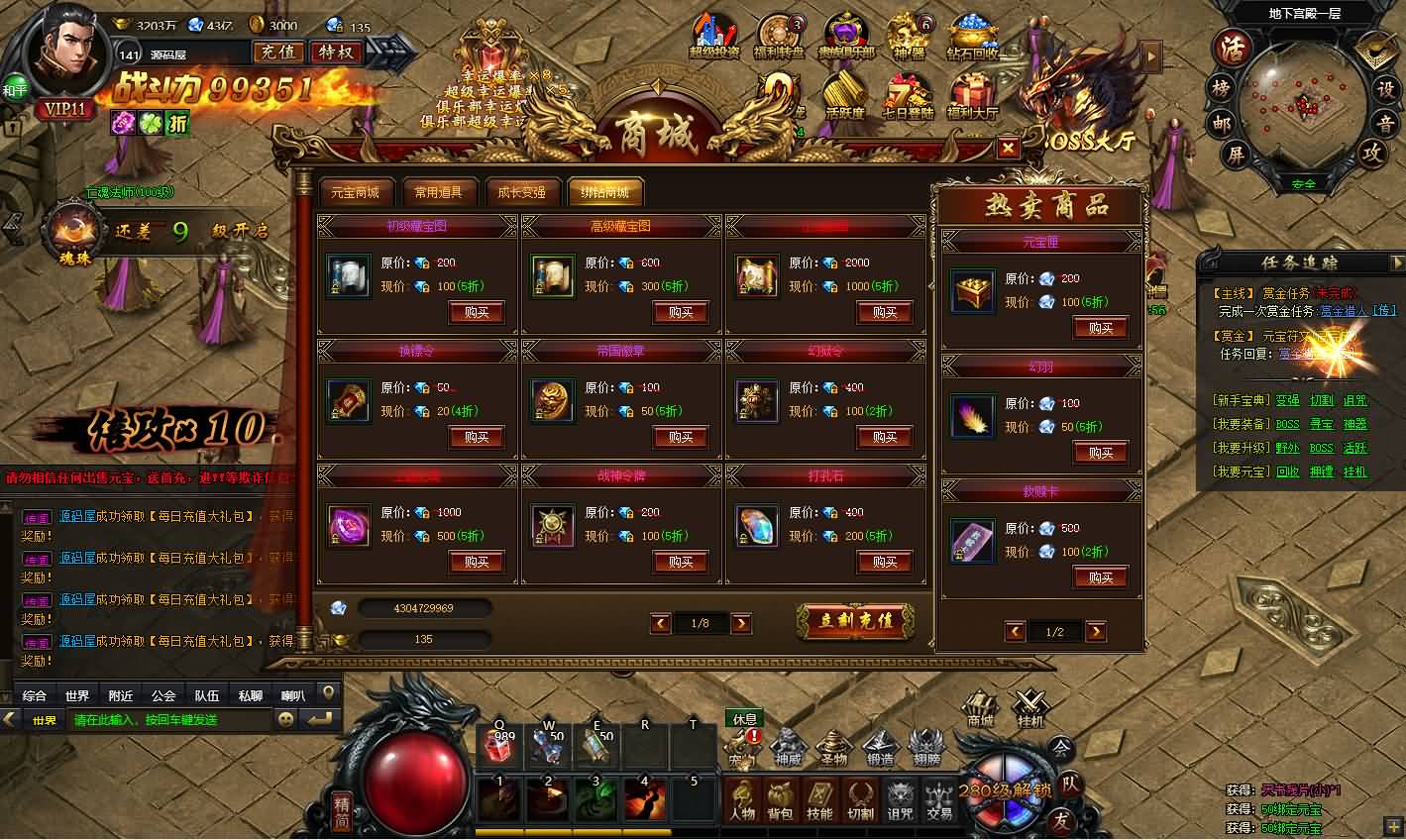The image size is (1406, 840).
Task: Switch to the 元宝商城 shop tab
Action: [357, 193]
